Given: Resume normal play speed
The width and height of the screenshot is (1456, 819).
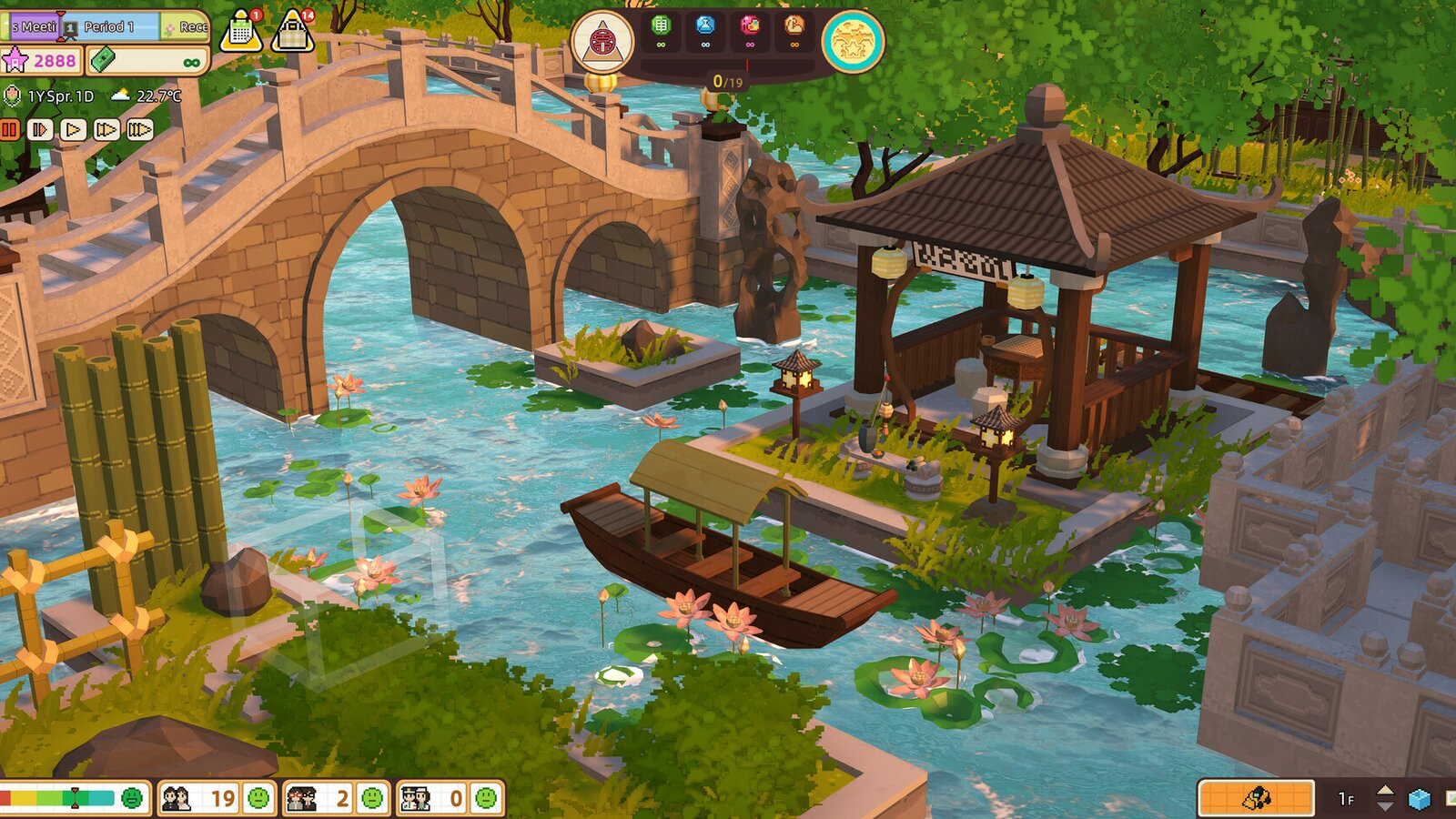Looking at the screenshot, I should pyautogui.click(x=73, y=129).
